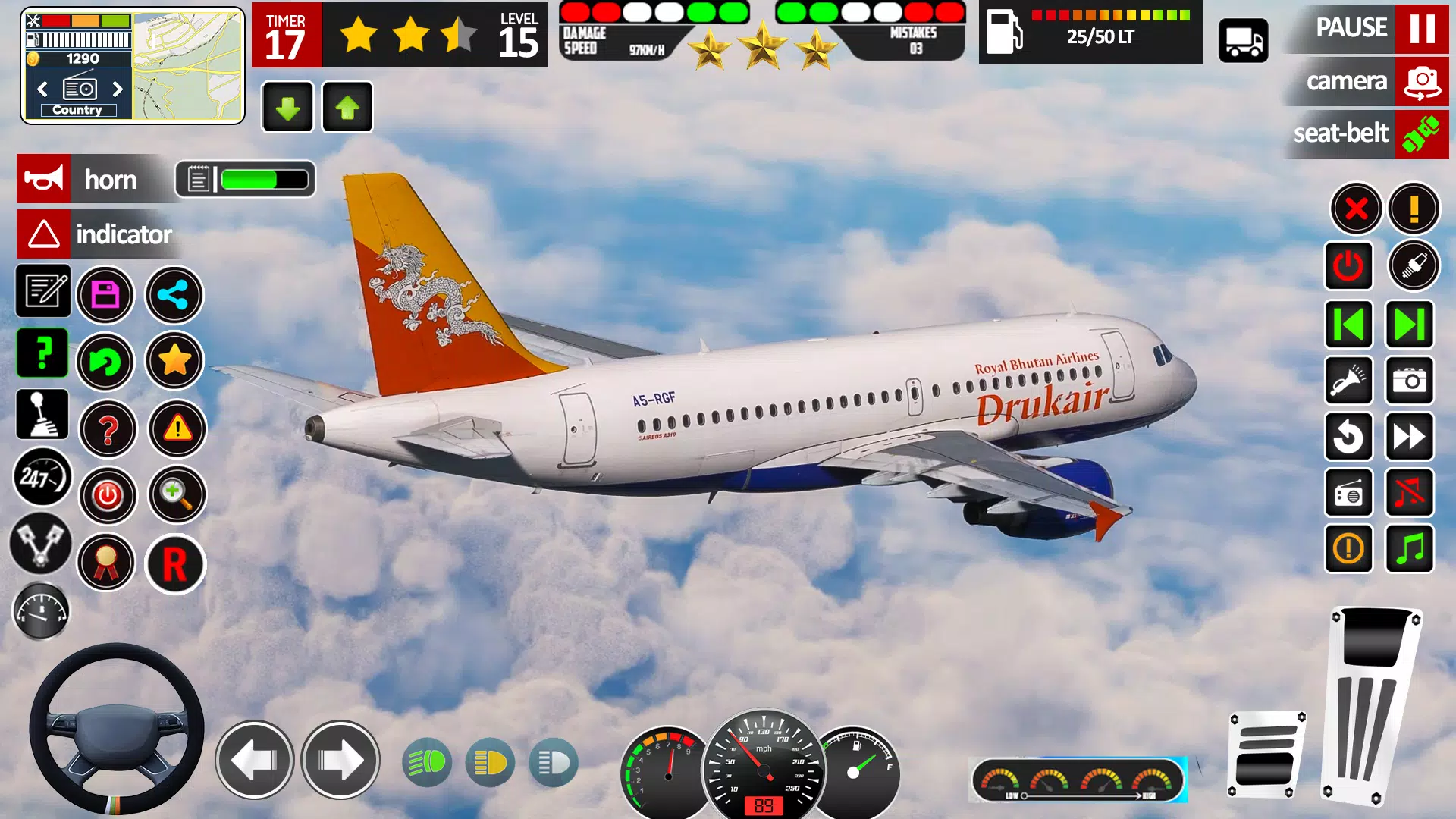This screenshot has width=1456, height=819.
Task: Pause the game
Action: [1421, 28]
